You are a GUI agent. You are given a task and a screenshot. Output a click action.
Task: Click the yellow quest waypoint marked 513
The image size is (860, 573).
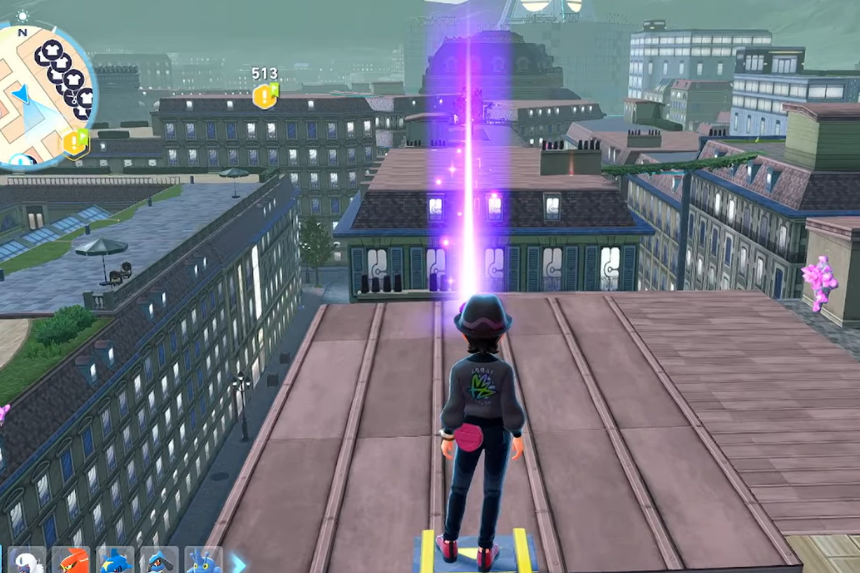(x=265, y=95)
